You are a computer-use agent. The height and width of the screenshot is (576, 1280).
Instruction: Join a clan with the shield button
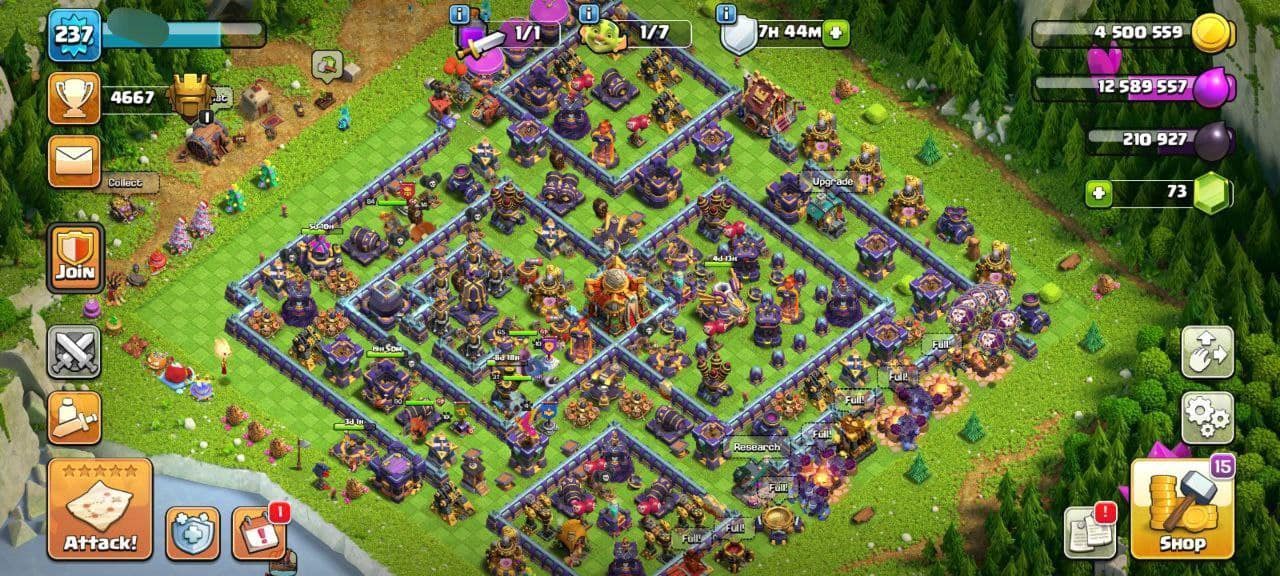point(75,257)
